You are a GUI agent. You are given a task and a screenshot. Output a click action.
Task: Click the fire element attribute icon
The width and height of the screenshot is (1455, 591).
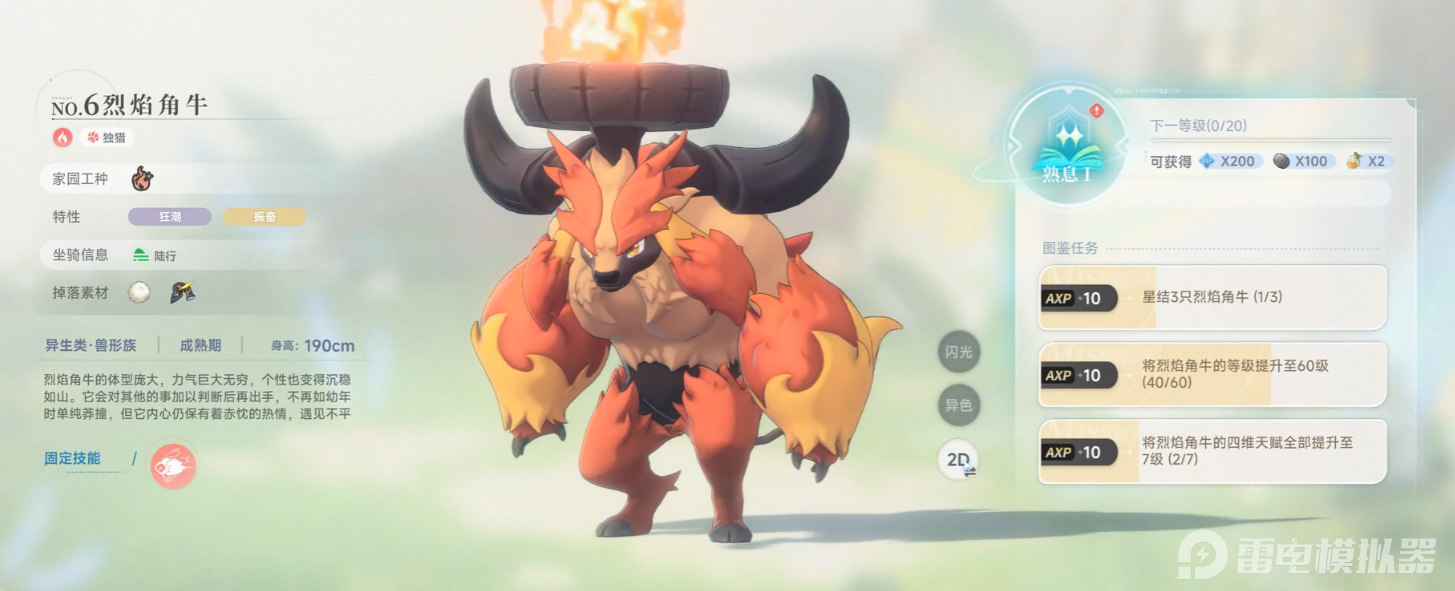pos(63,137)
